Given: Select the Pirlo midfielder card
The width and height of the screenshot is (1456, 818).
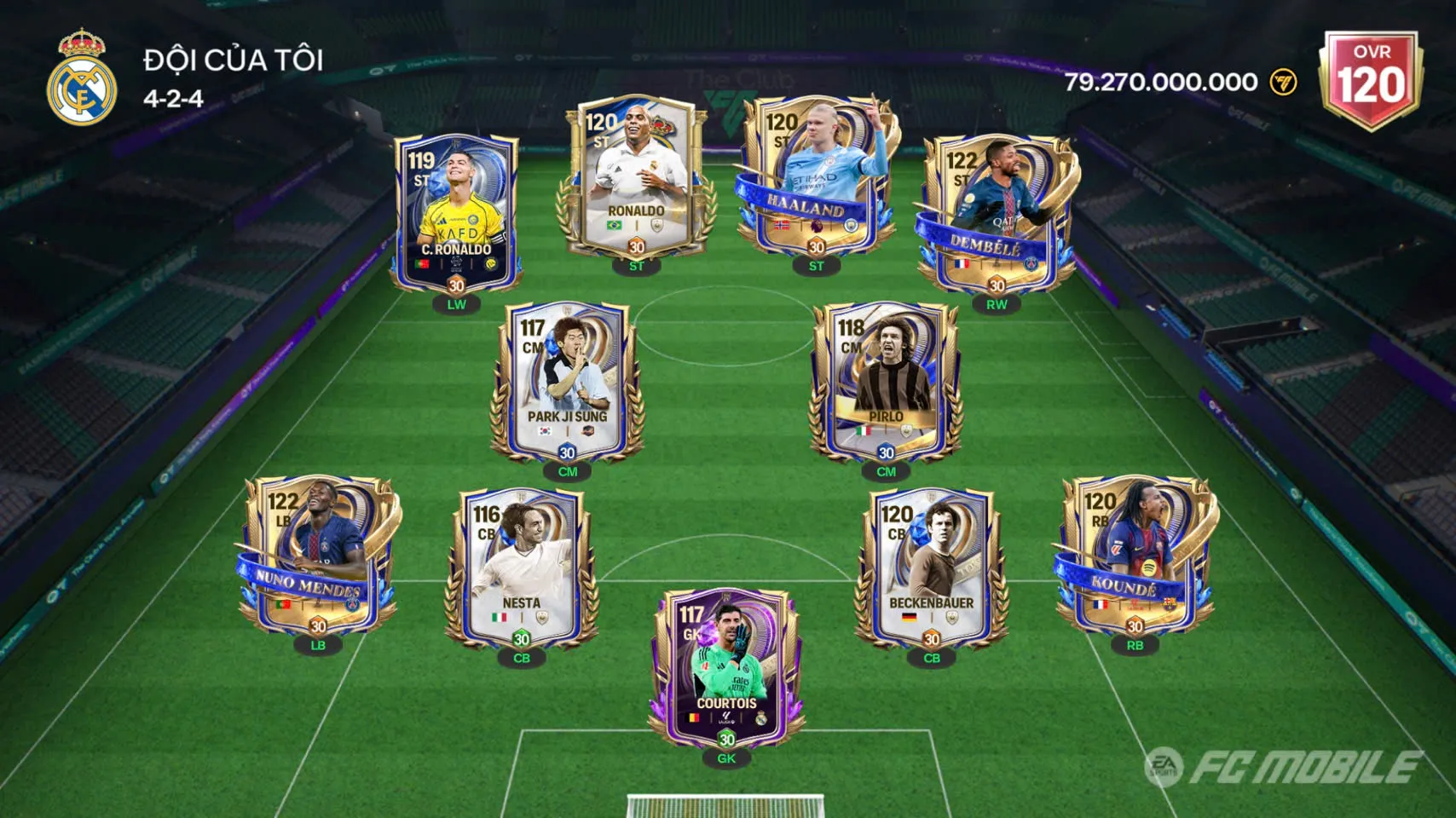Looking at the screenshot, I should click(x=886, y=379).
